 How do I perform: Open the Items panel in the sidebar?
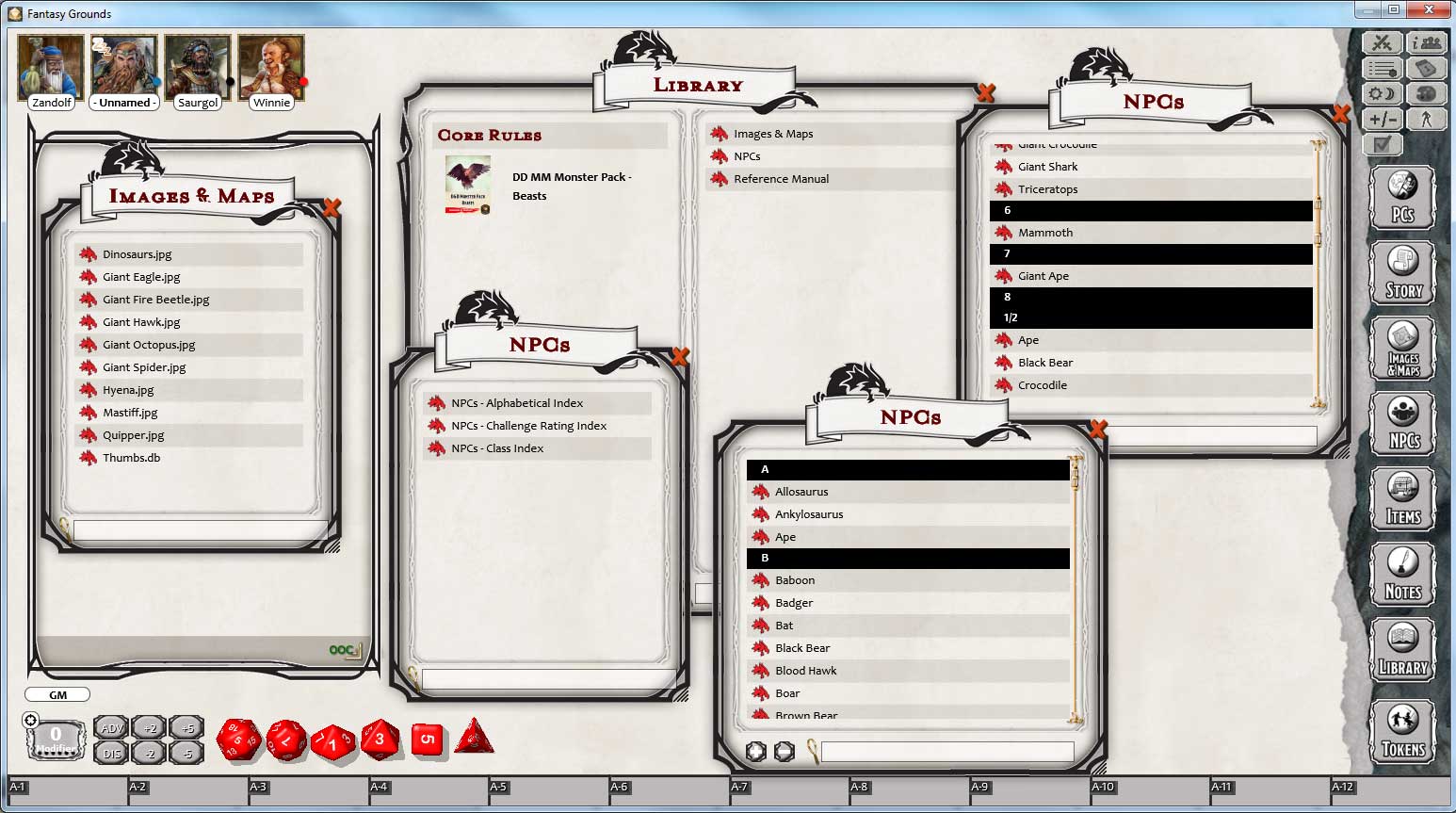click(1402, 499)
